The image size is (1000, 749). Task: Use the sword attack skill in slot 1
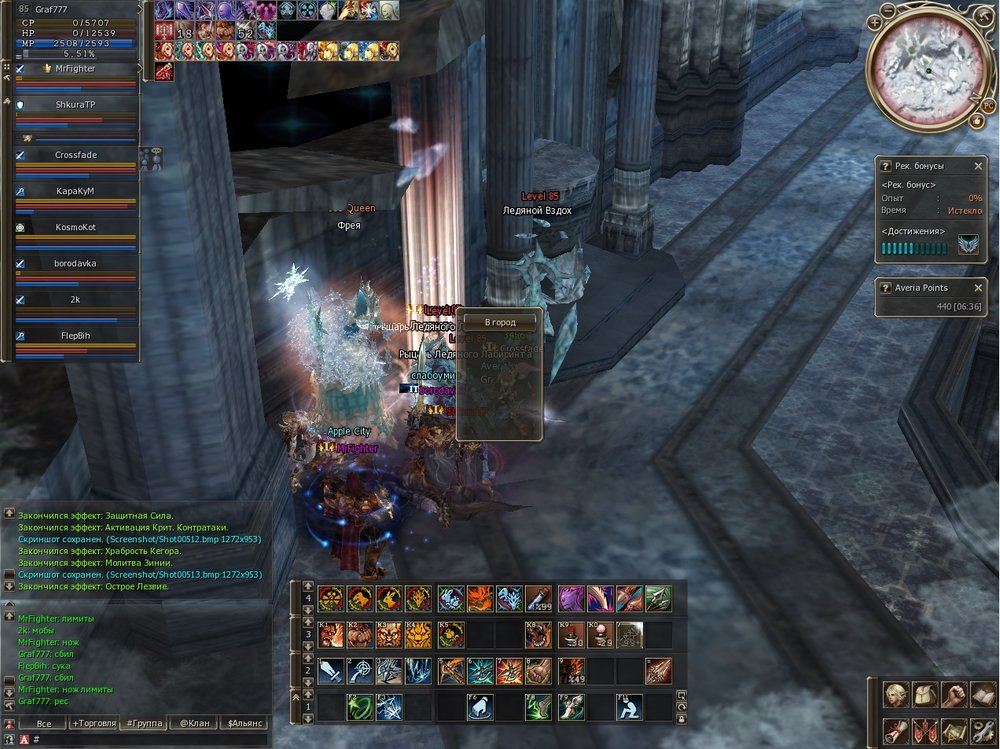tap(331, 670)
